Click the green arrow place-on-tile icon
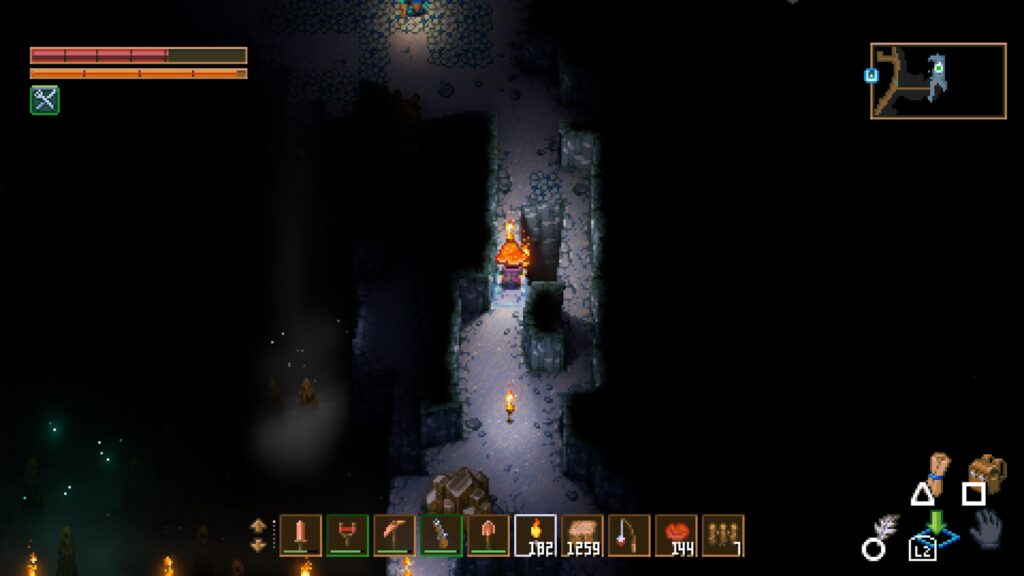1024x576 pixels. (936, 528)
